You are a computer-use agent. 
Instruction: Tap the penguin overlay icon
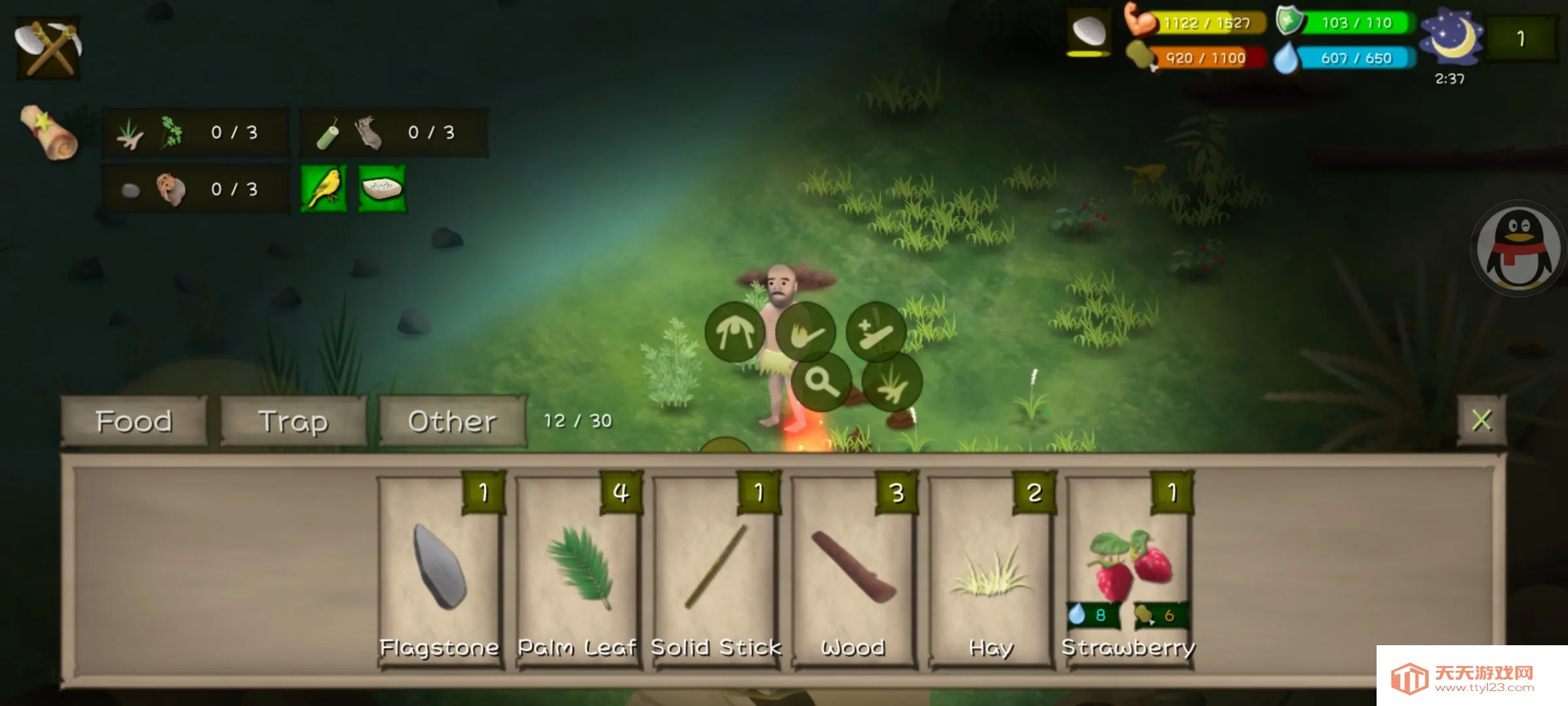point(1518,249)
